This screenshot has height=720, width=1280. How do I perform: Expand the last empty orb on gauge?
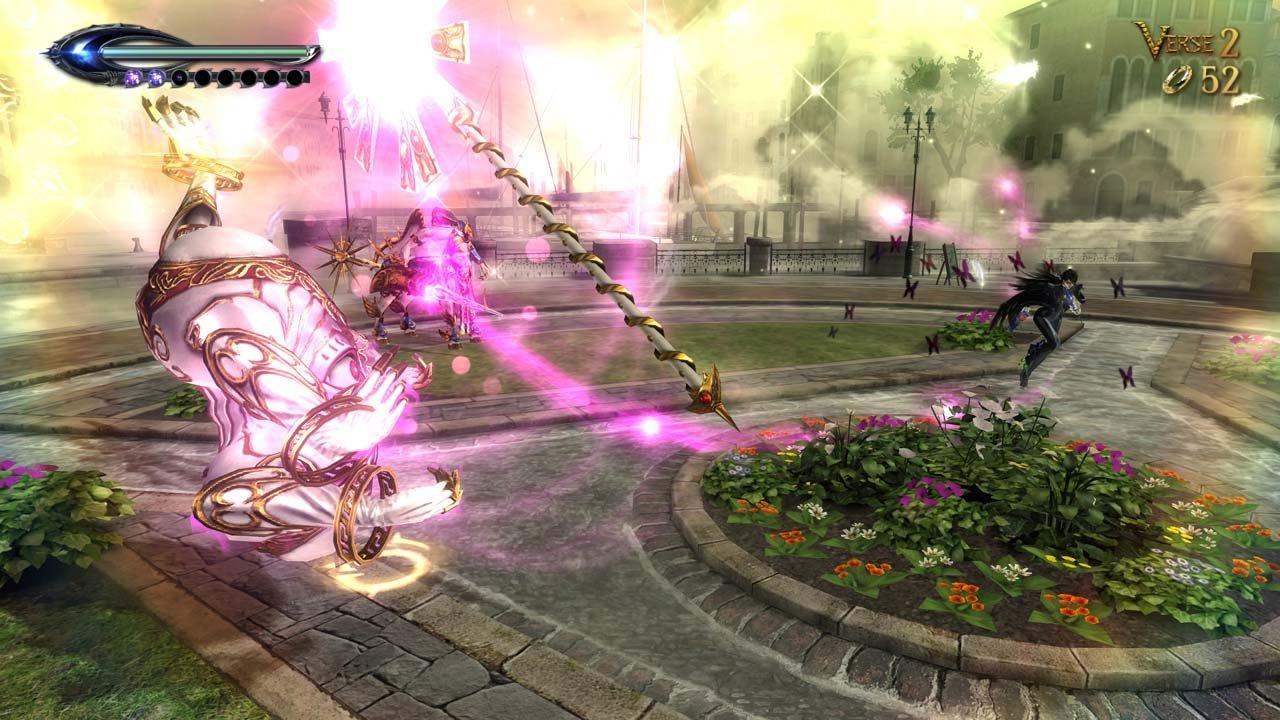297,78
